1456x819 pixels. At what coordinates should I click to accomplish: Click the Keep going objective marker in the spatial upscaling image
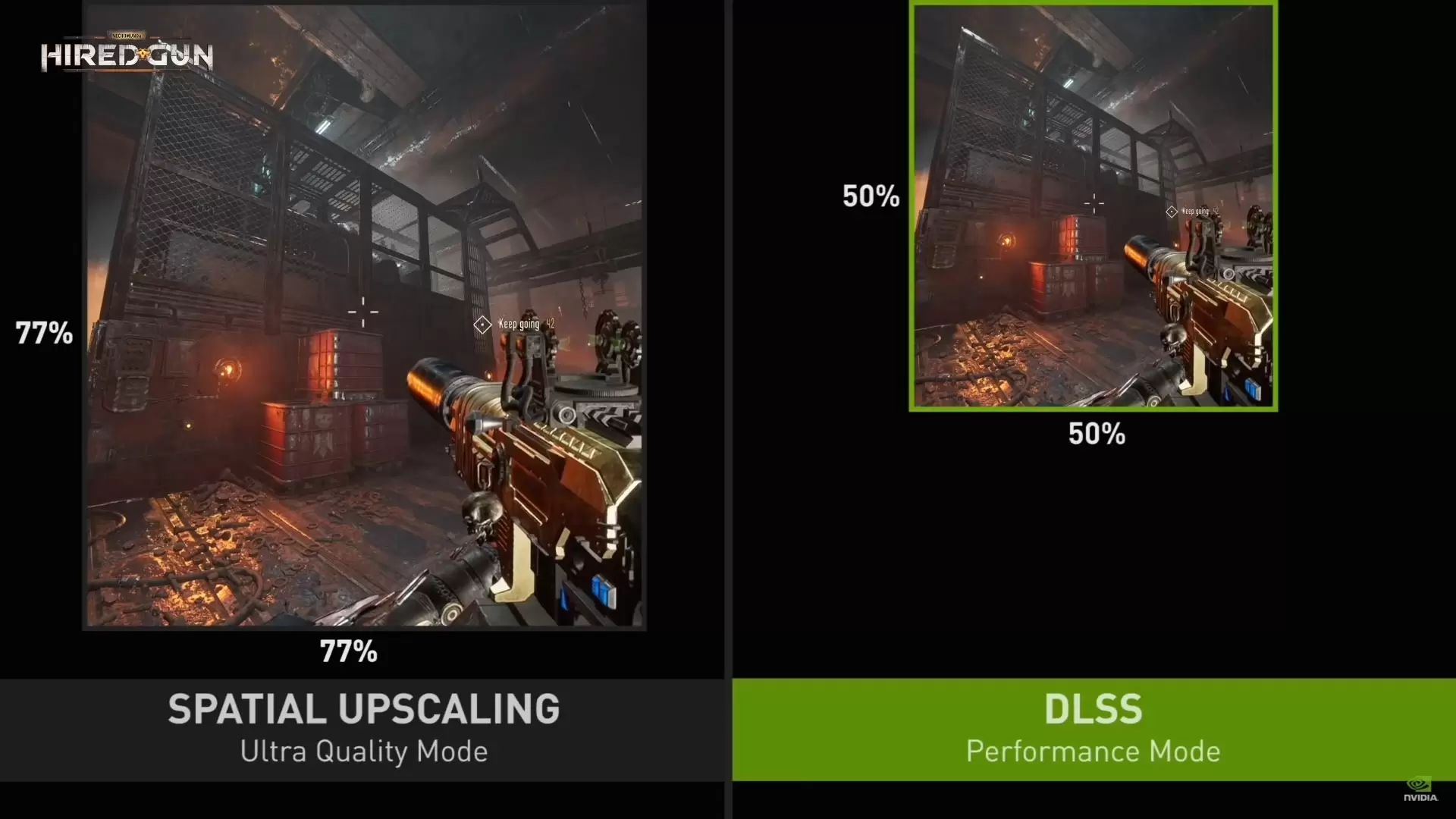482,325
